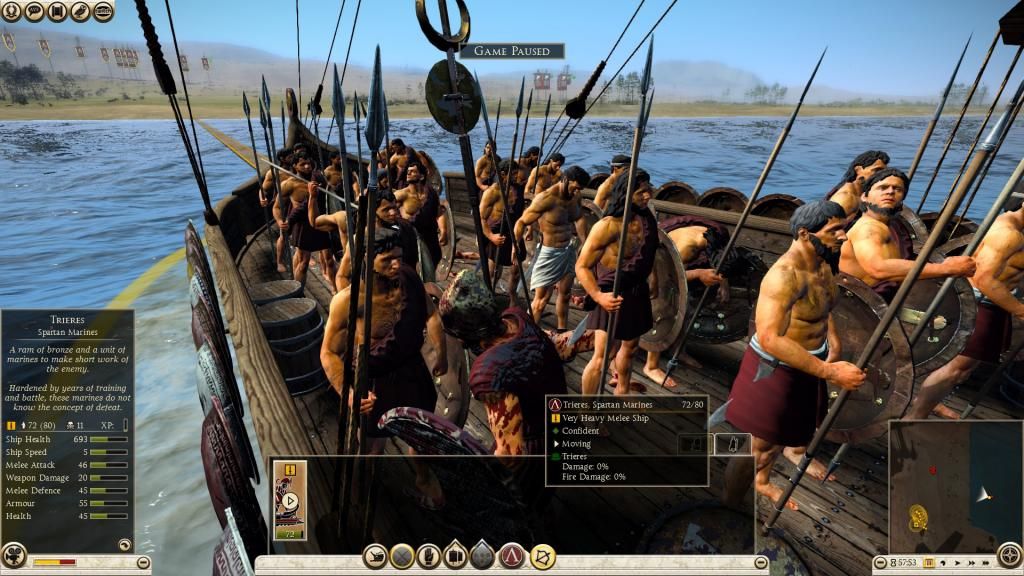Viewport: 1024px width, 576px height.
Task: Toggle the highlighted pause button
Action: pyautogui.click(x=929, y=564)
